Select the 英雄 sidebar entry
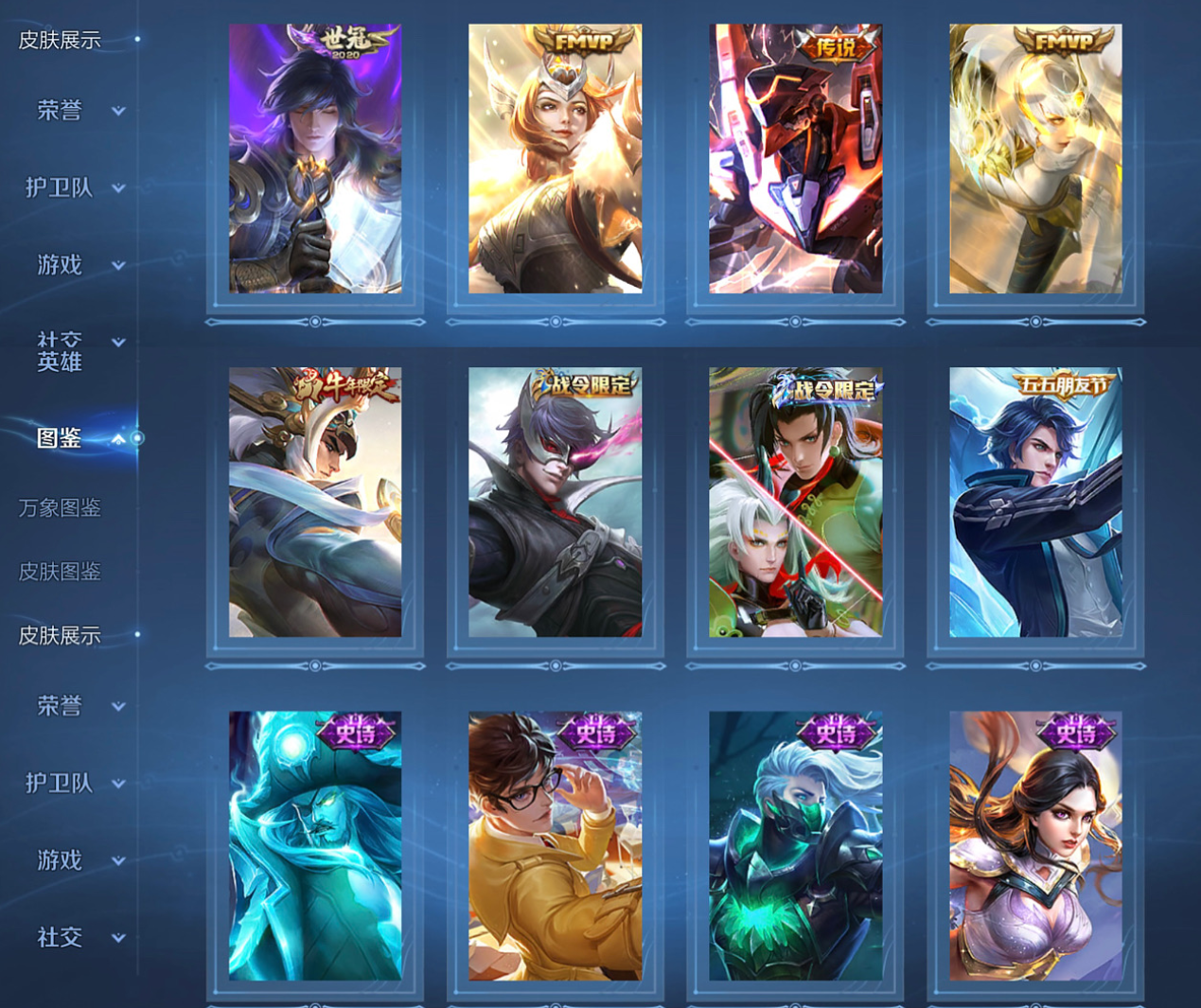This screenshot has height=1008, width=1201. (x=60, y=362)
